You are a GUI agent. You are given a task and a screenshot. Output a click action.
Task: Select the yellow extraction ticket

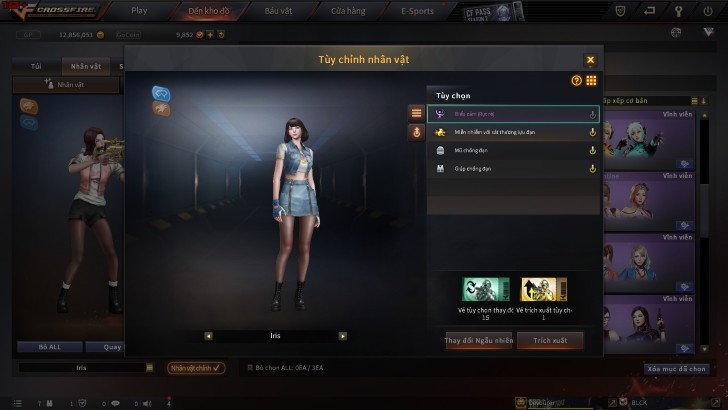[544, 289]
